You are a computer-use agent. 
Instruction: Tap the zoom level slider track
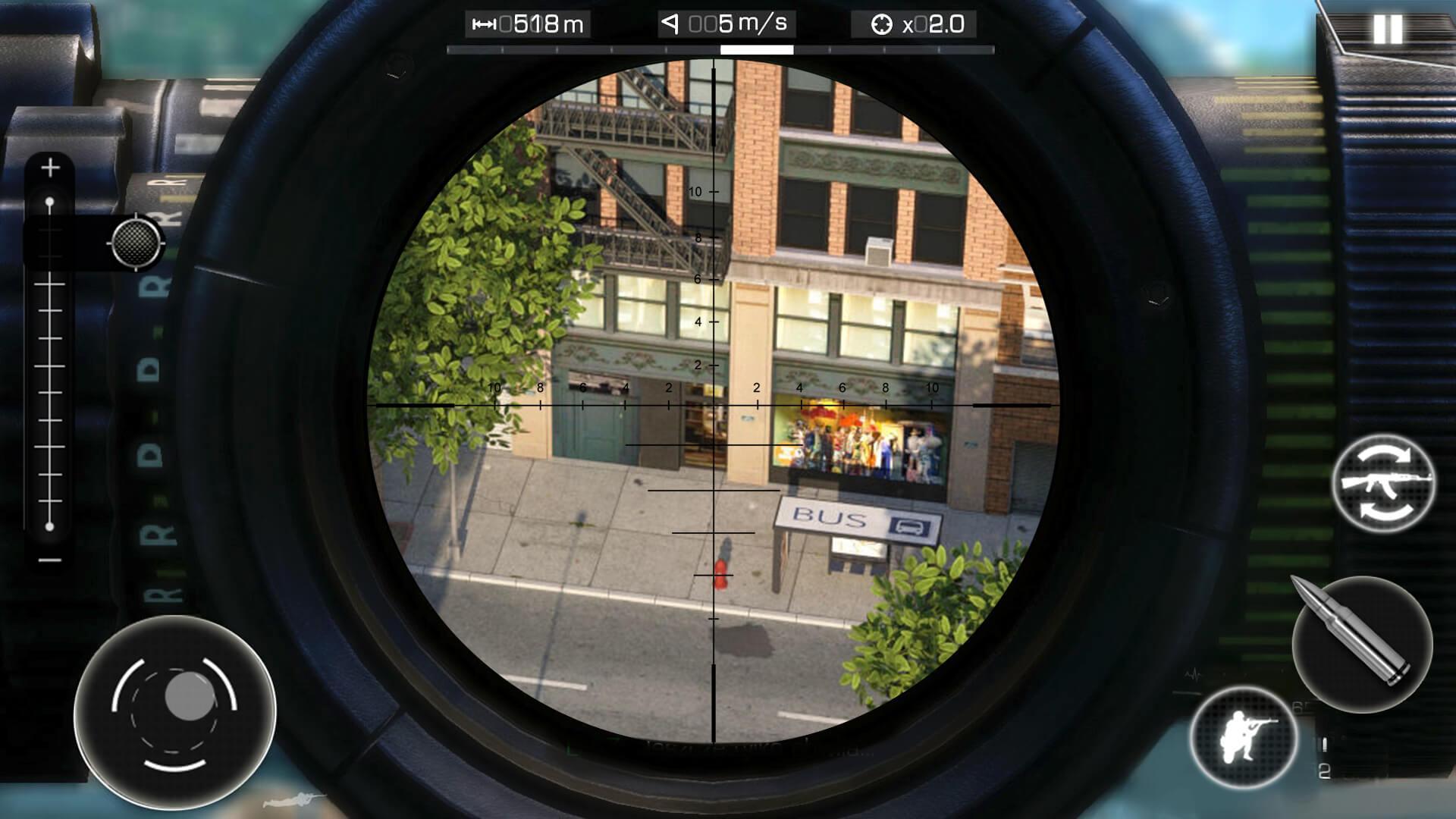50,364
